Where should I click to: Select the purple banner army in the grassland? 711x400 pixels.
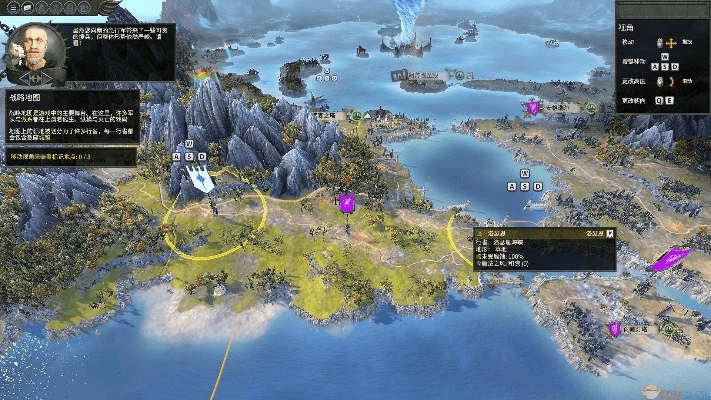346,203
